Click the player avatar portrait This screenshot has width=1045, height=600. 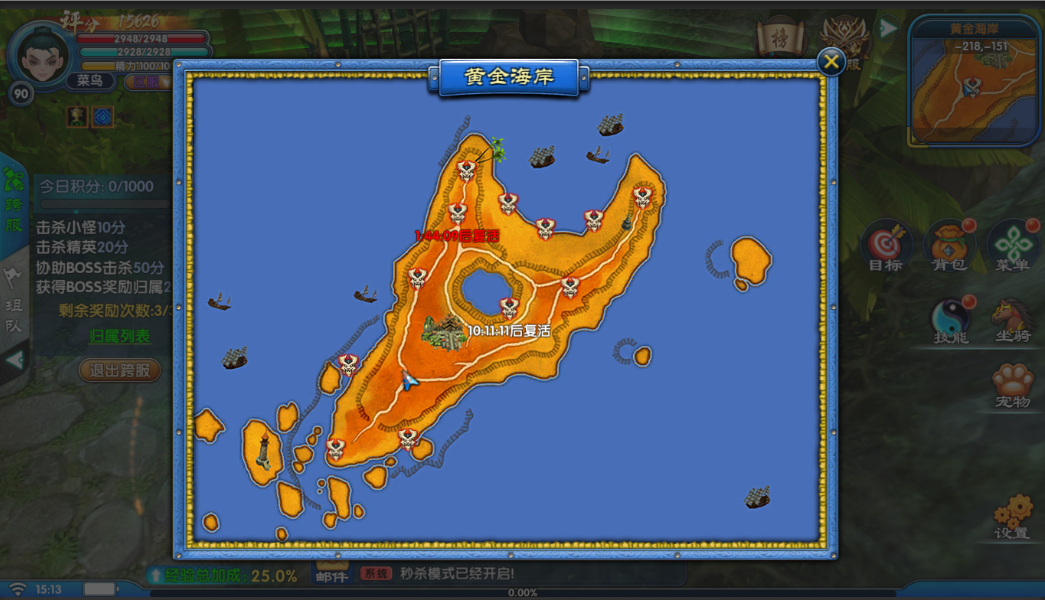tap(41, 56)
